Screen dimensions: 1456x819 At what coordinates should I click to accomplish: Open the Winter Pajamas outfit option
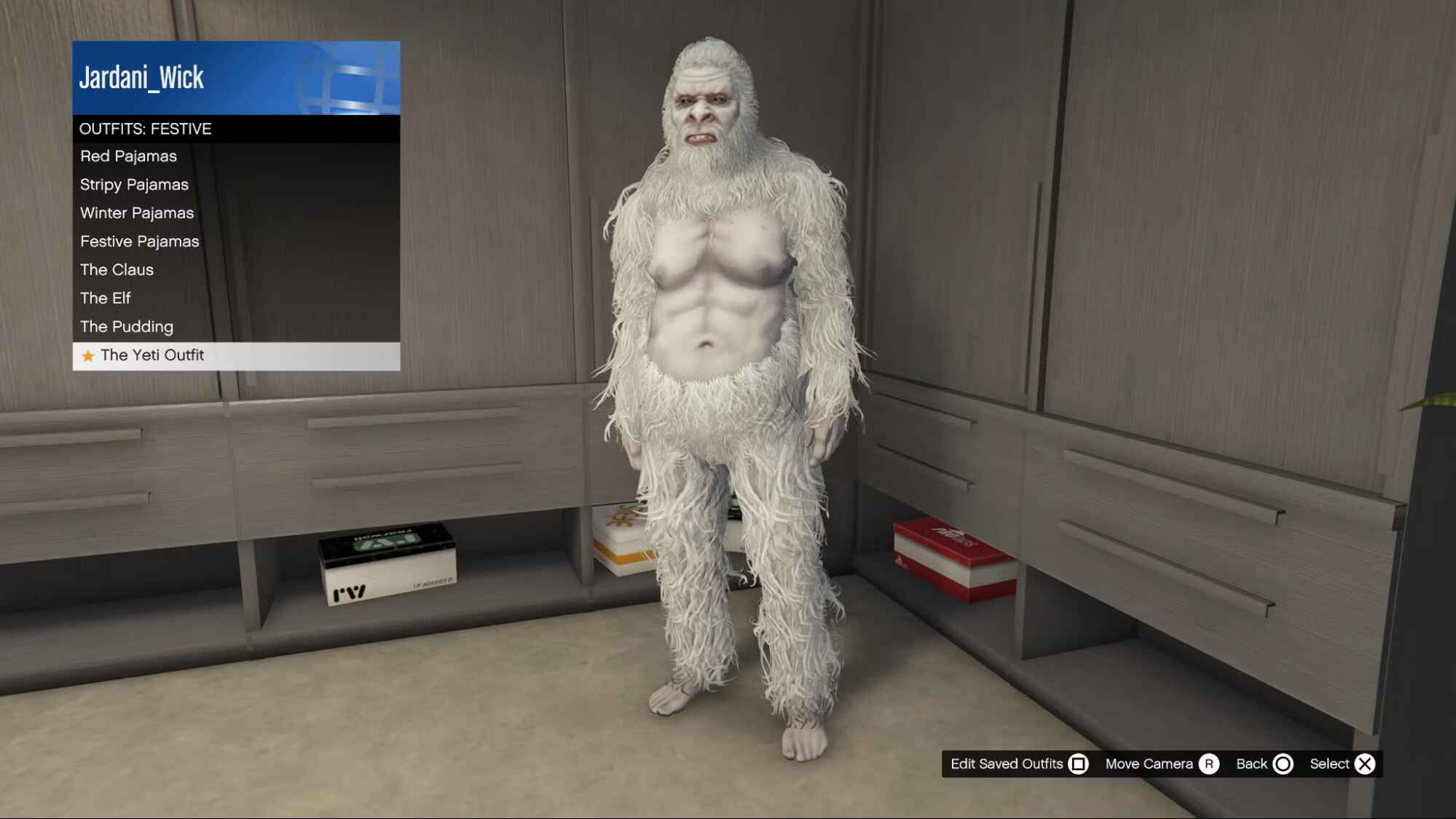click(137, 213)
